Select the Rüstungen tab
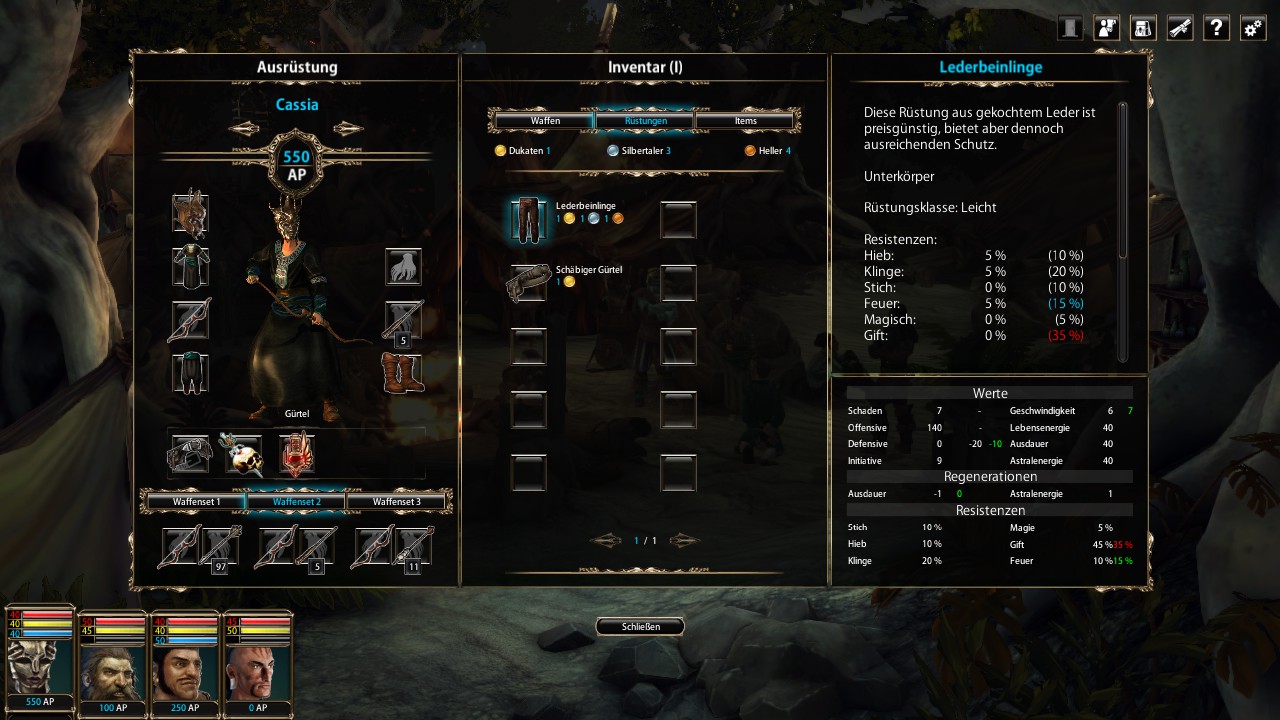Viewport: 1280px width, 720px height. point(645,121)
